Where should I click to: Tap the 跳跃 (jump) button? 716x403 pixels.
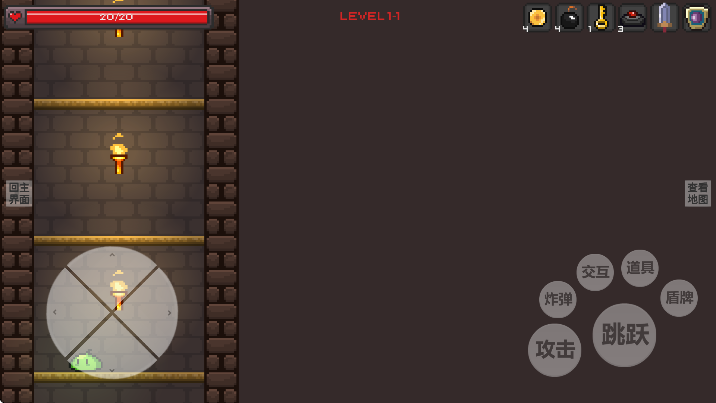point(624,334)
